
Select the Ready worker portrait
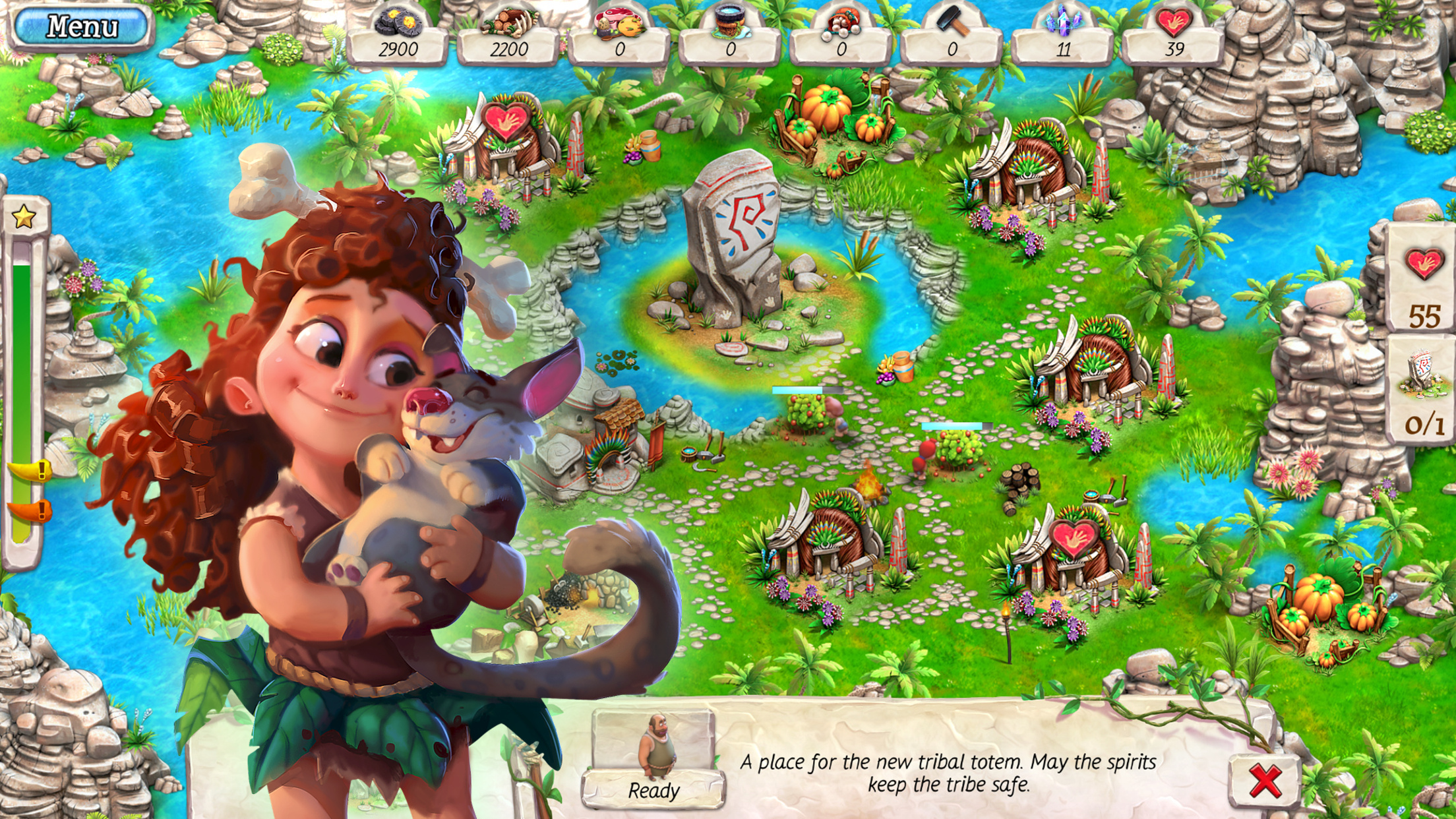(653, 758)
